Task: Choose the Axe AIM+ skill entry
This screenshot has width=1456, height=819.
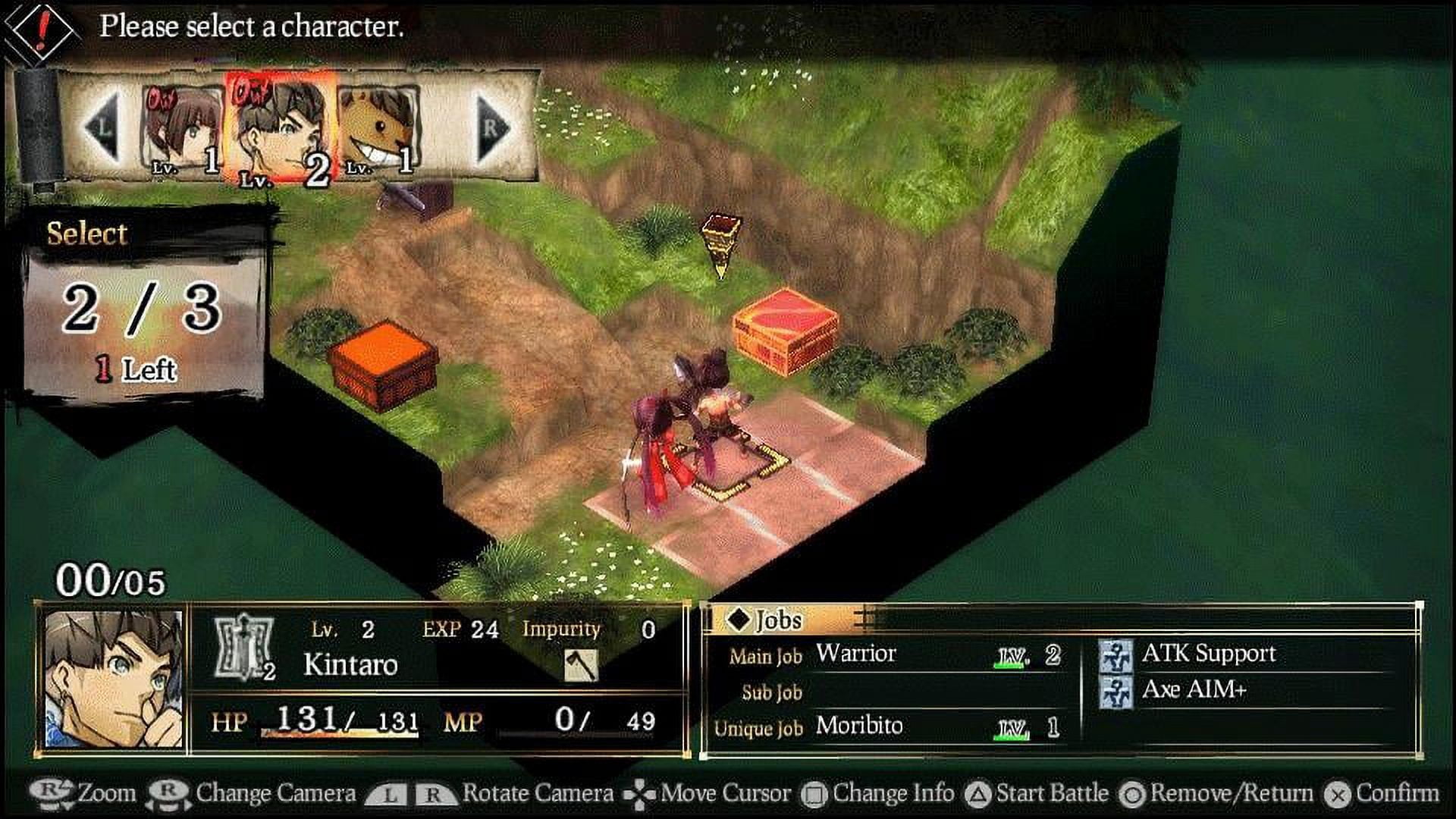Action: 1193,690
